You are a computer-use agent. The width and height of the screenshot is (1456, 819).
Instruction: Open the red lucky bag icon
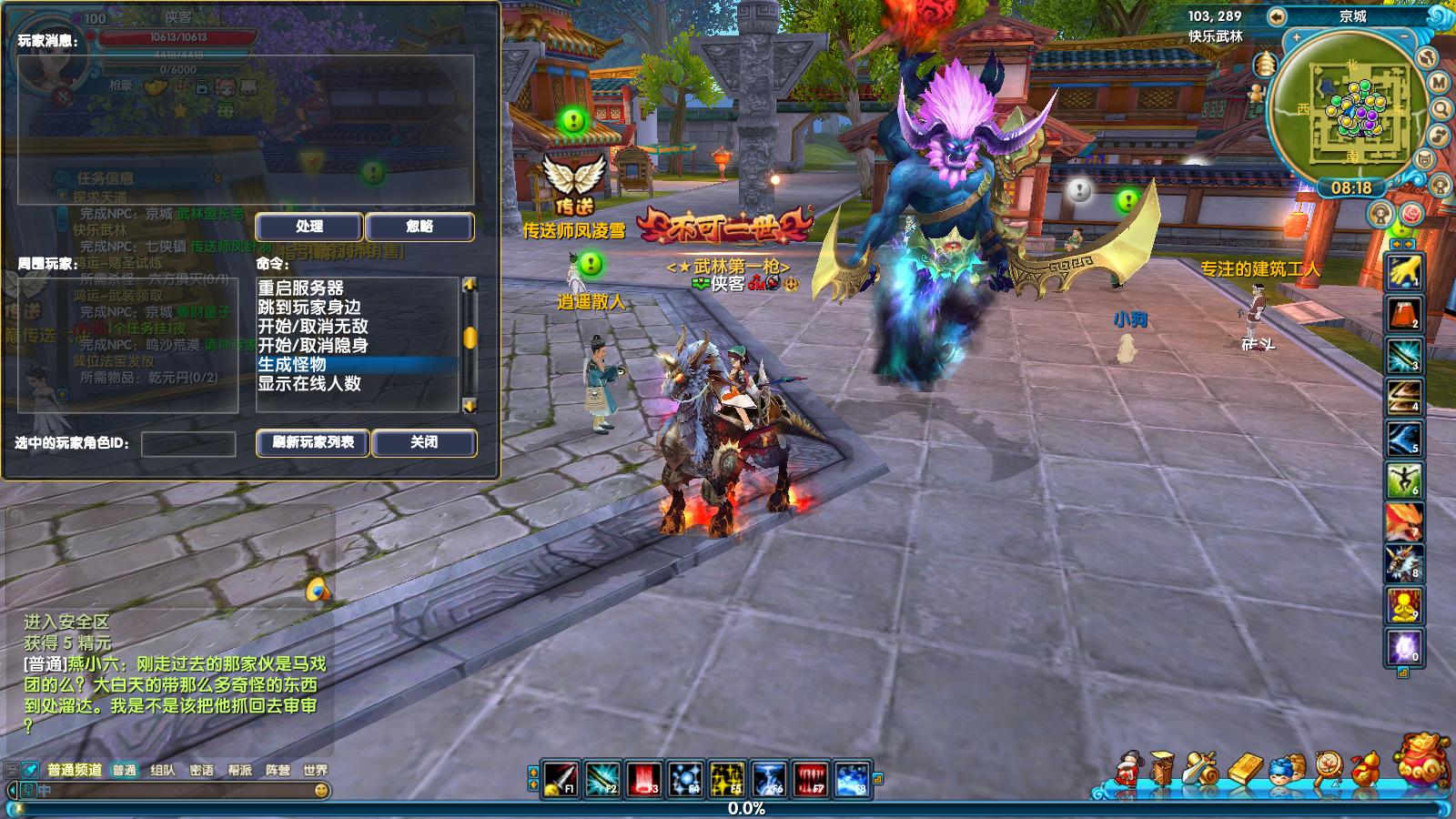1423,761
